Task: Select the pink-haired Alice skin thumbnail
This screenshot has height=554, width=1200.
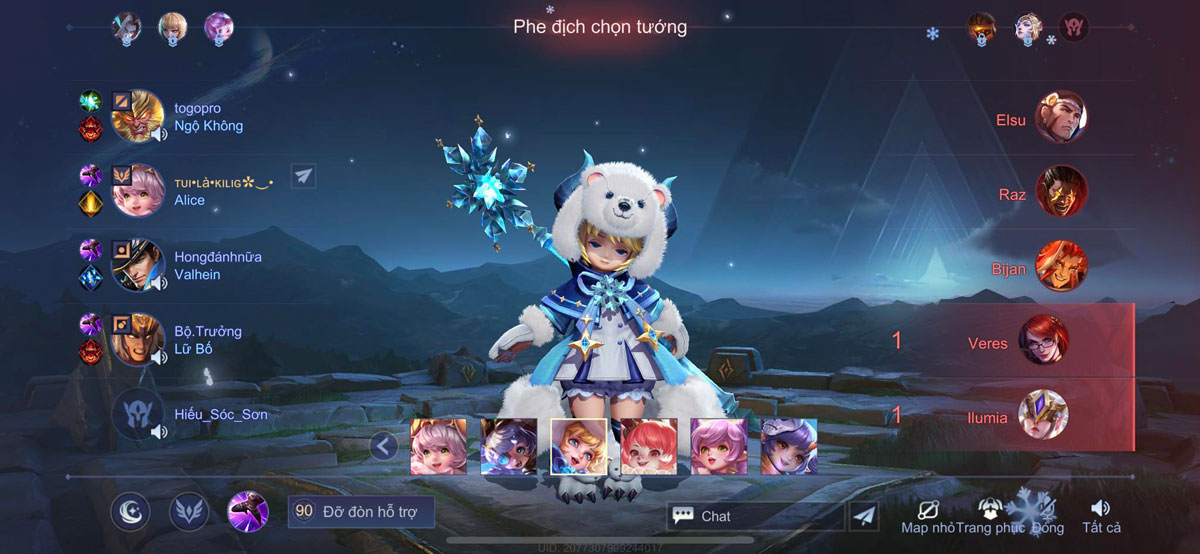Action: tap(438, 446)
